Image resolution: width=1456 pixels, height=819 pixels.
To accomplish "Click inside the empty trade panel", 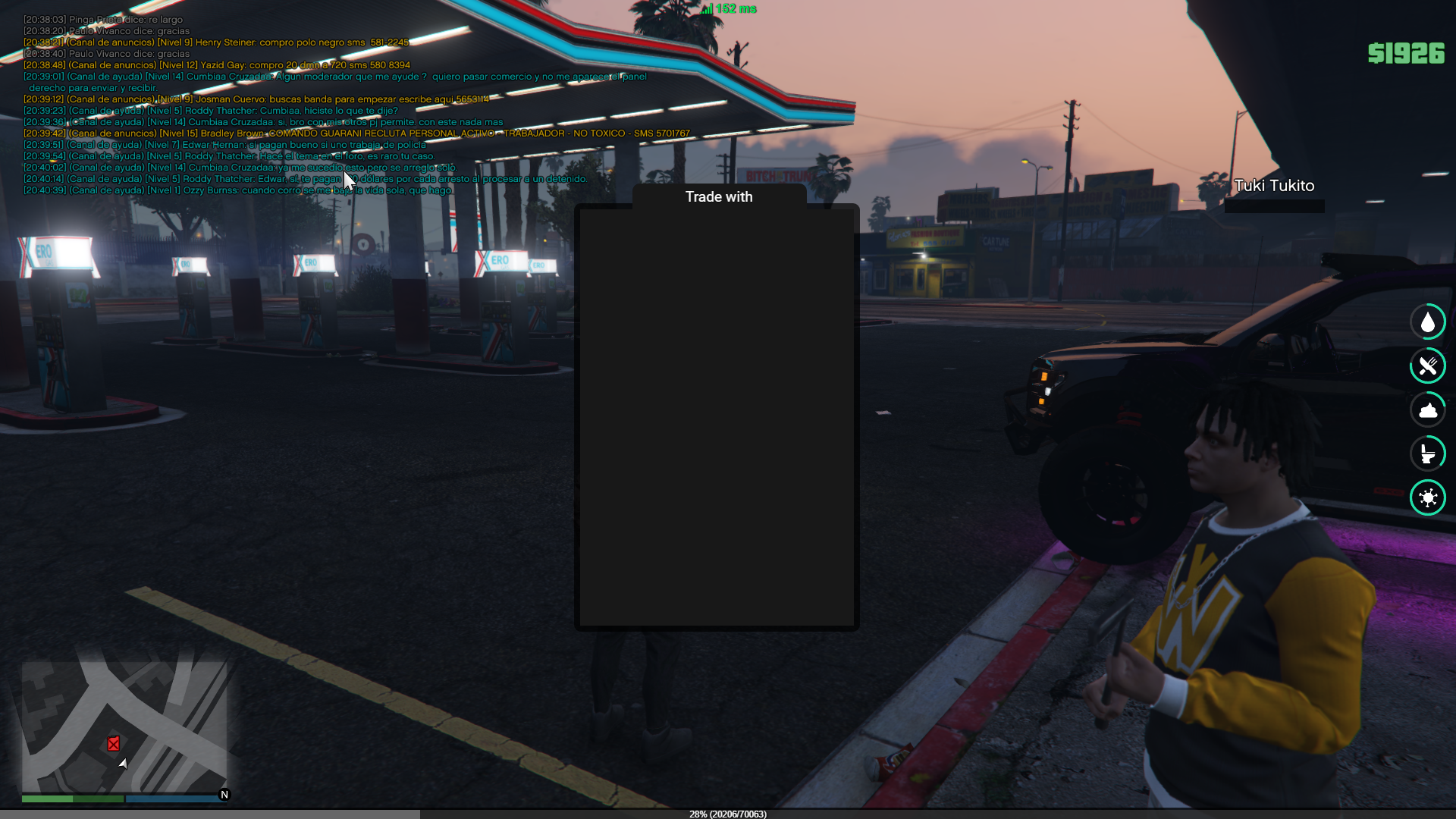I will tap(717, 417).
